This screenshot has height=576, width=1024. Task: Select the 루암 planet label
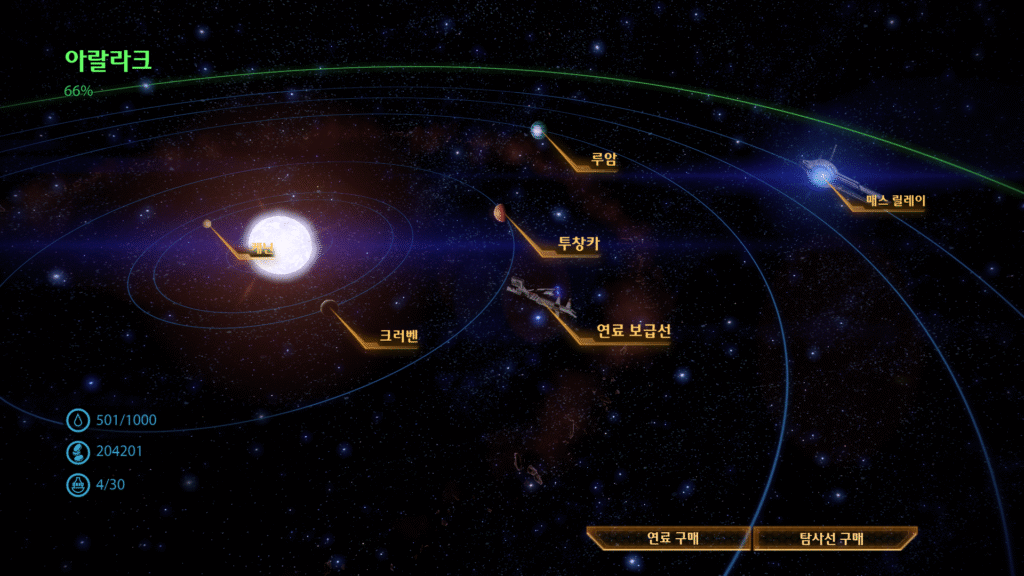pyautogui.click(x=601, y=158)
